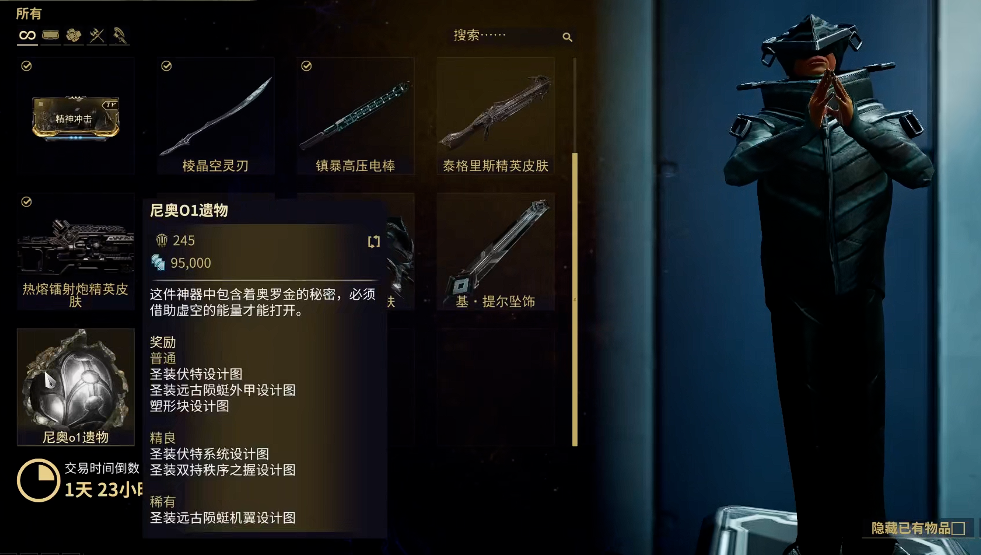This screenshot has width=981, height=555.
Task: Select the 精神冲击 mod item
Action: pos(75,116)
